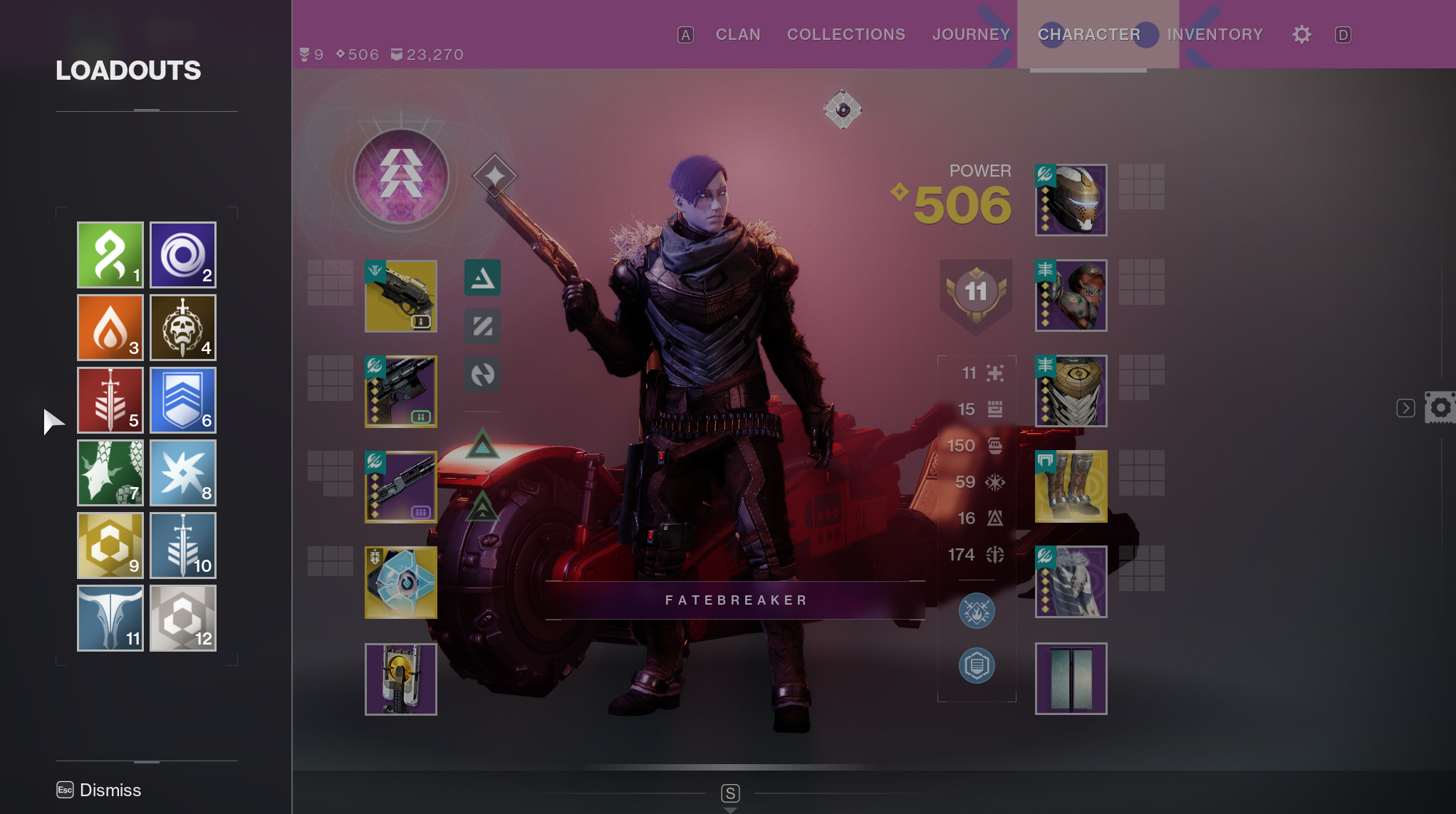Dismiss the Loadouts panel
The height and width of the screenshot is (814, 1456).
tap(100, 790)
